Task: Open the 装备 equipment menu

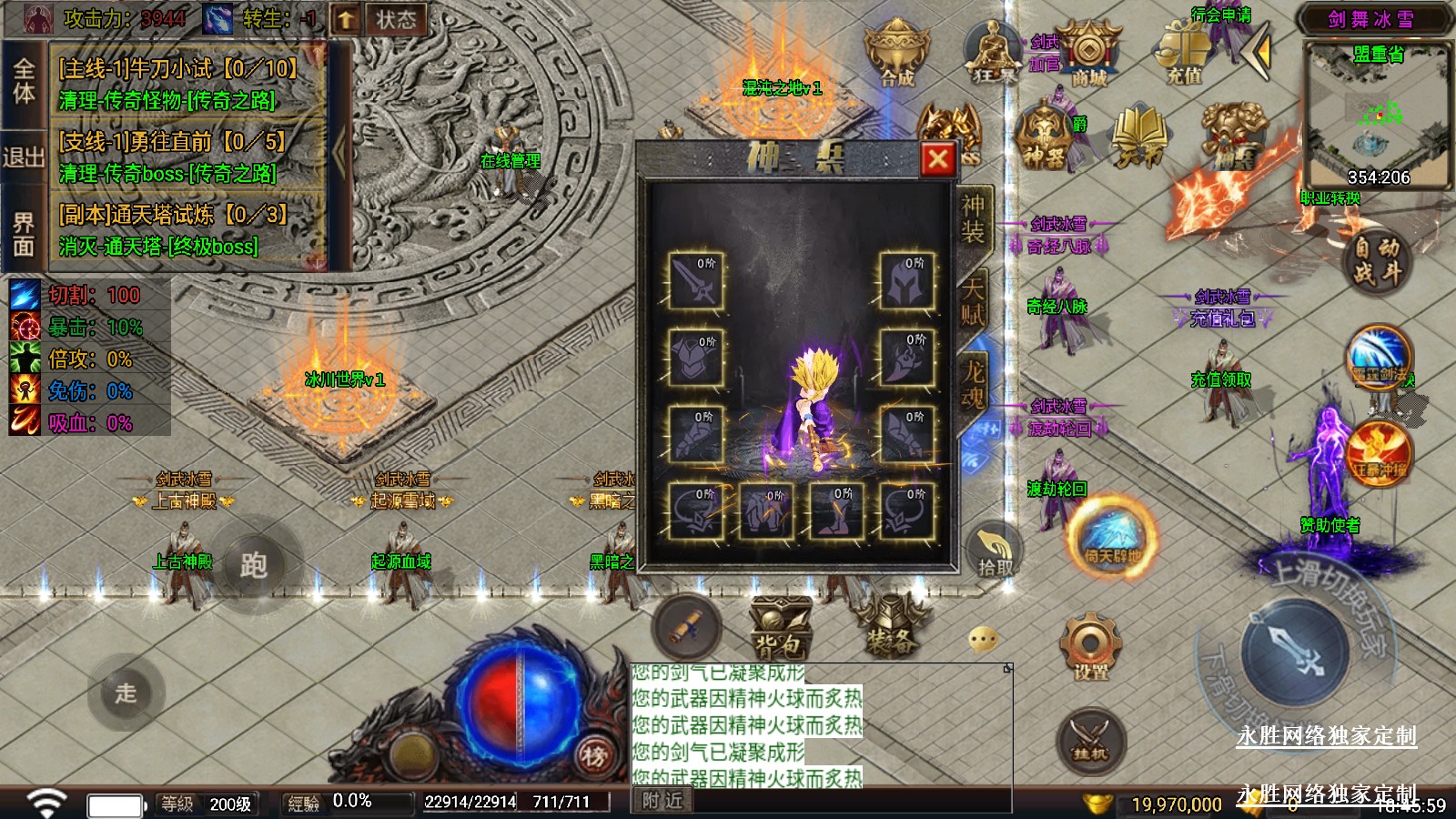Action: click(x=890, y=626)
